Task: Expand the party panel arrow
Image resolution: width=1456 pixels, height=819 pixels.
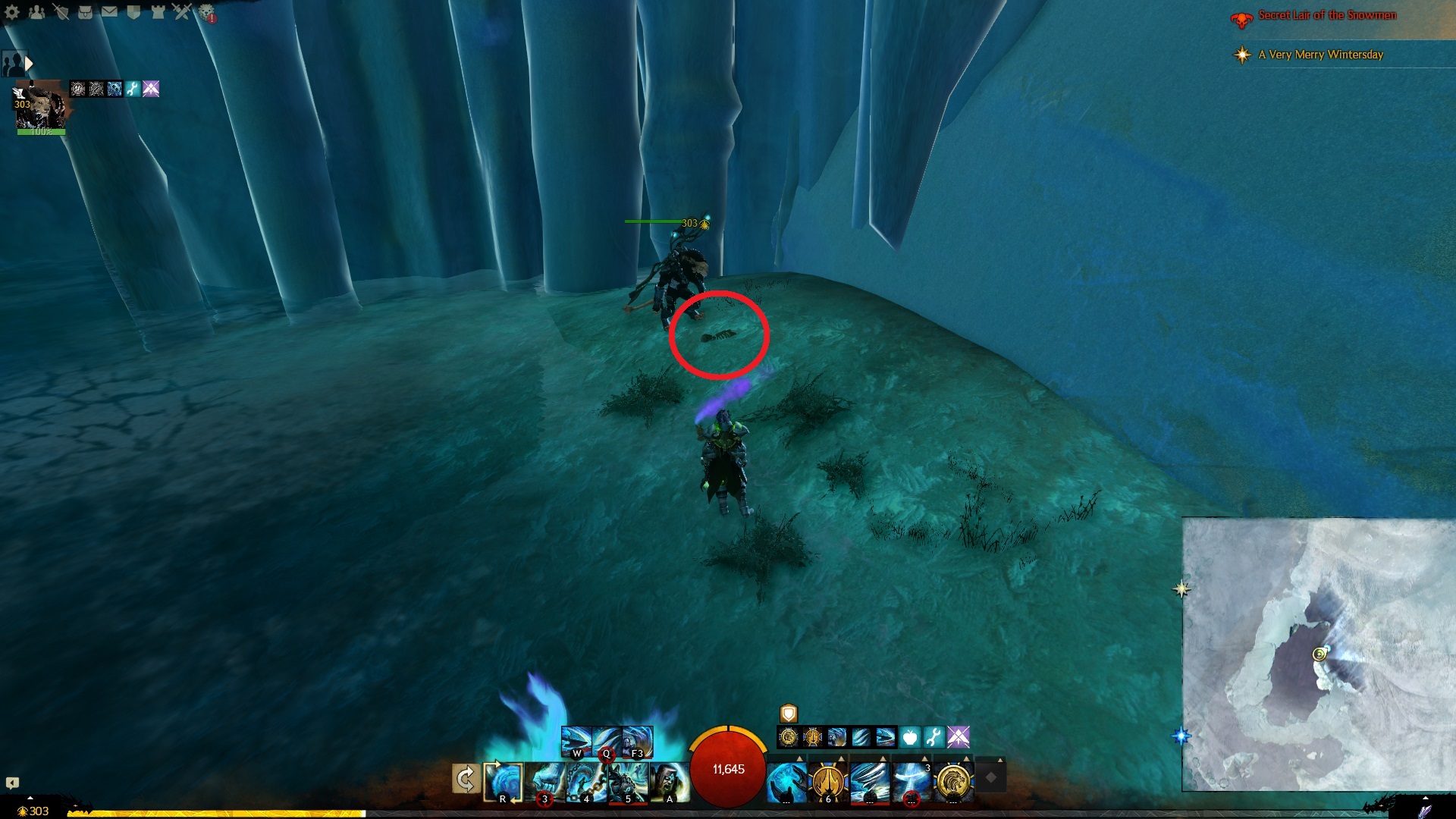Action: tap(29, 64)
